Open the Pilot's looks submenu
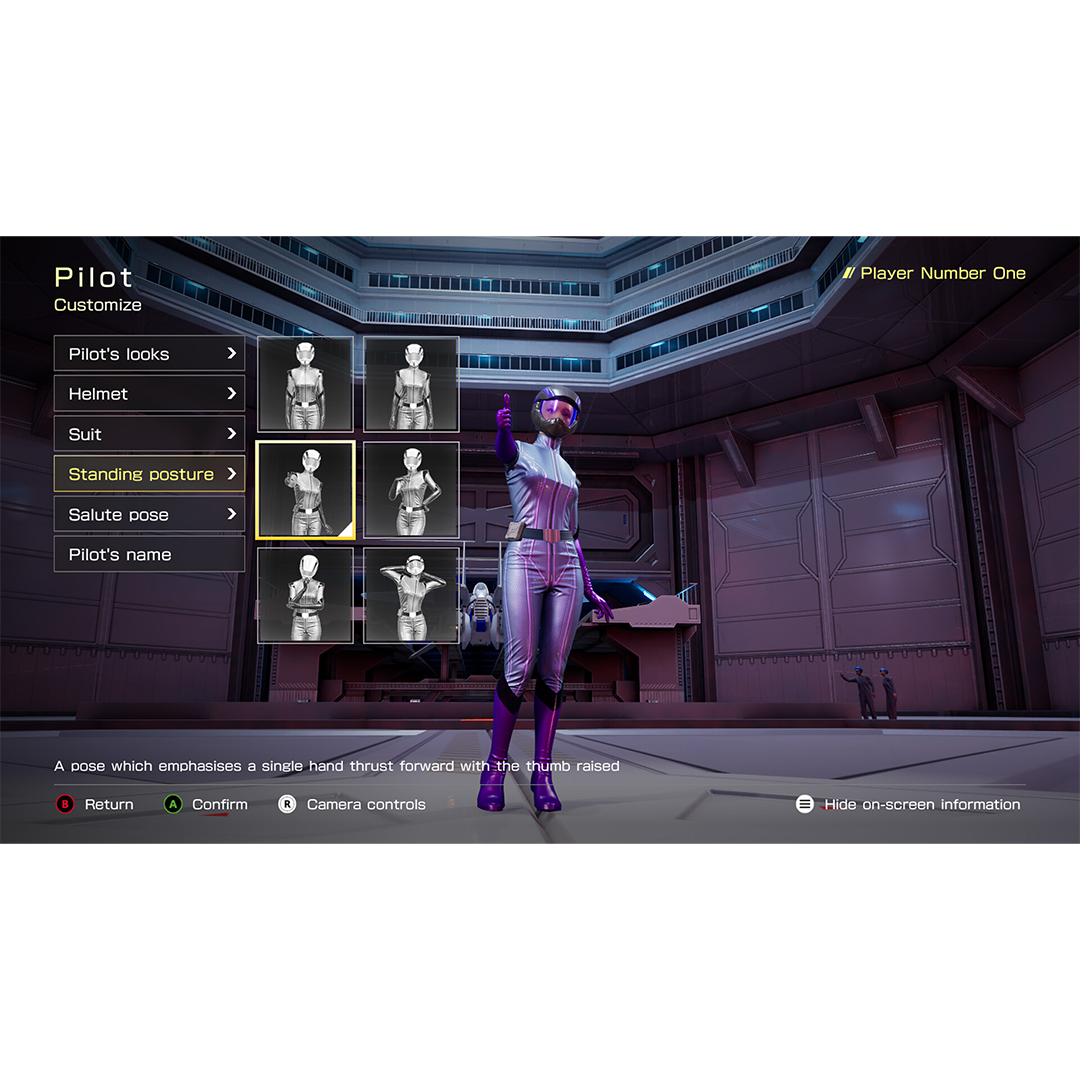Viewport: 1080px width, 1080px height. pyautogui.click(x=149, y=354)
